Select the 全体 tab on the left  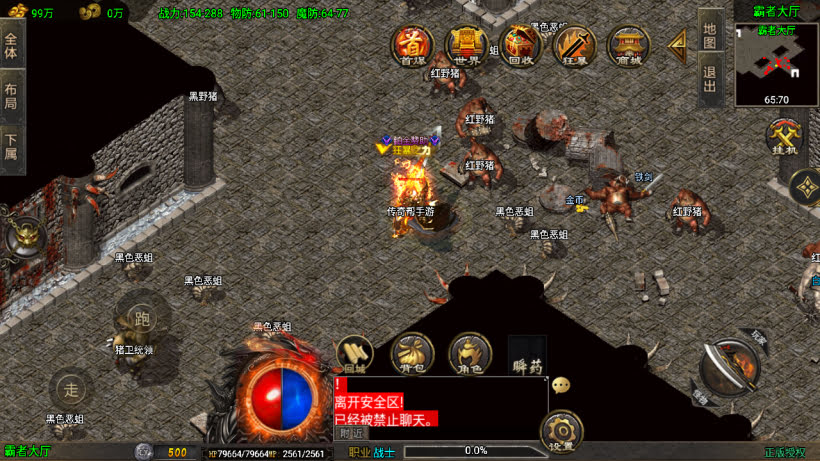(11, 45)
